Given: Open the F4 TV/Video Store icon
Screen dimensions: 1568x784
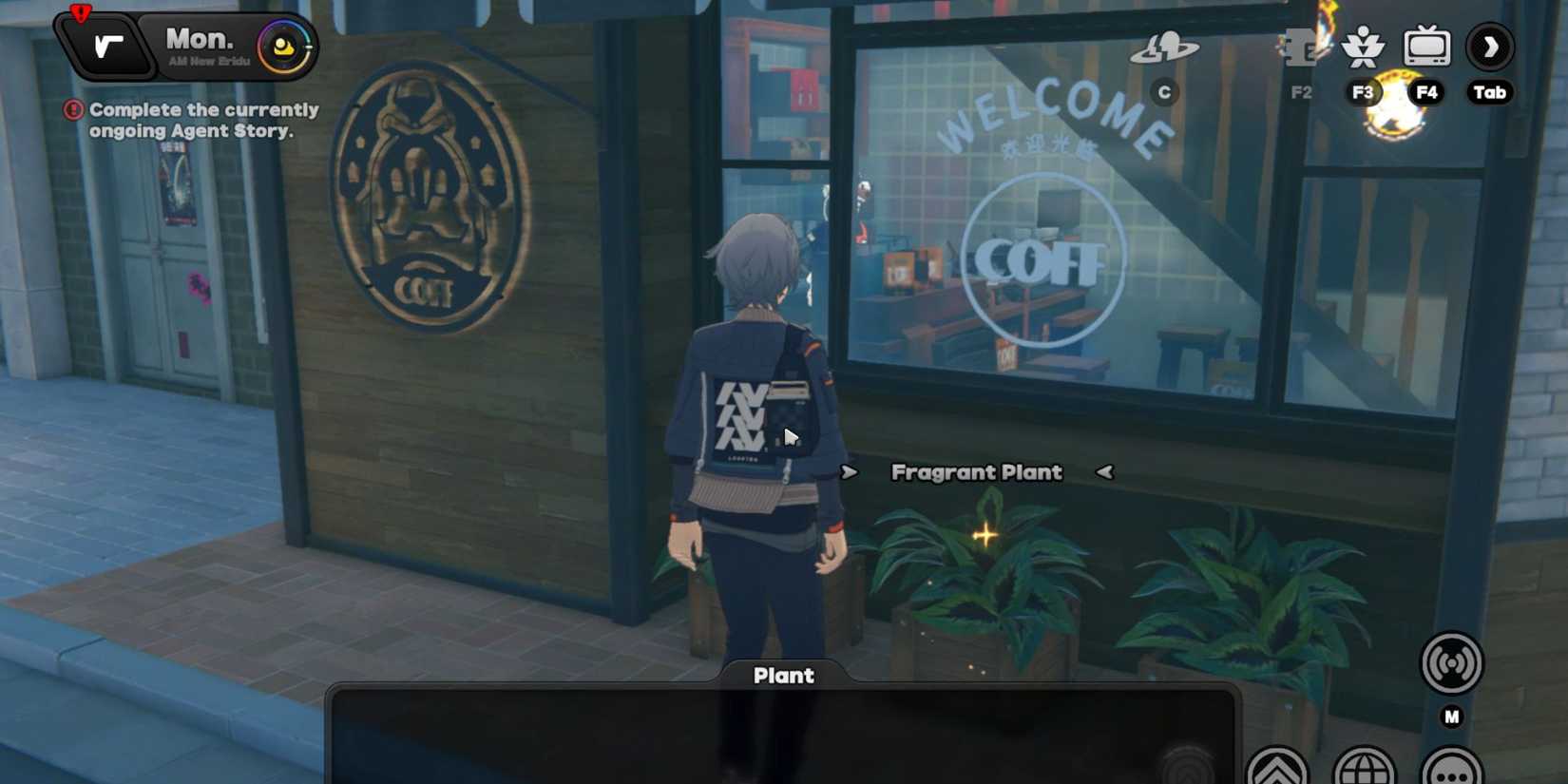Looking at the screenshot, I should pos(1429,46).
